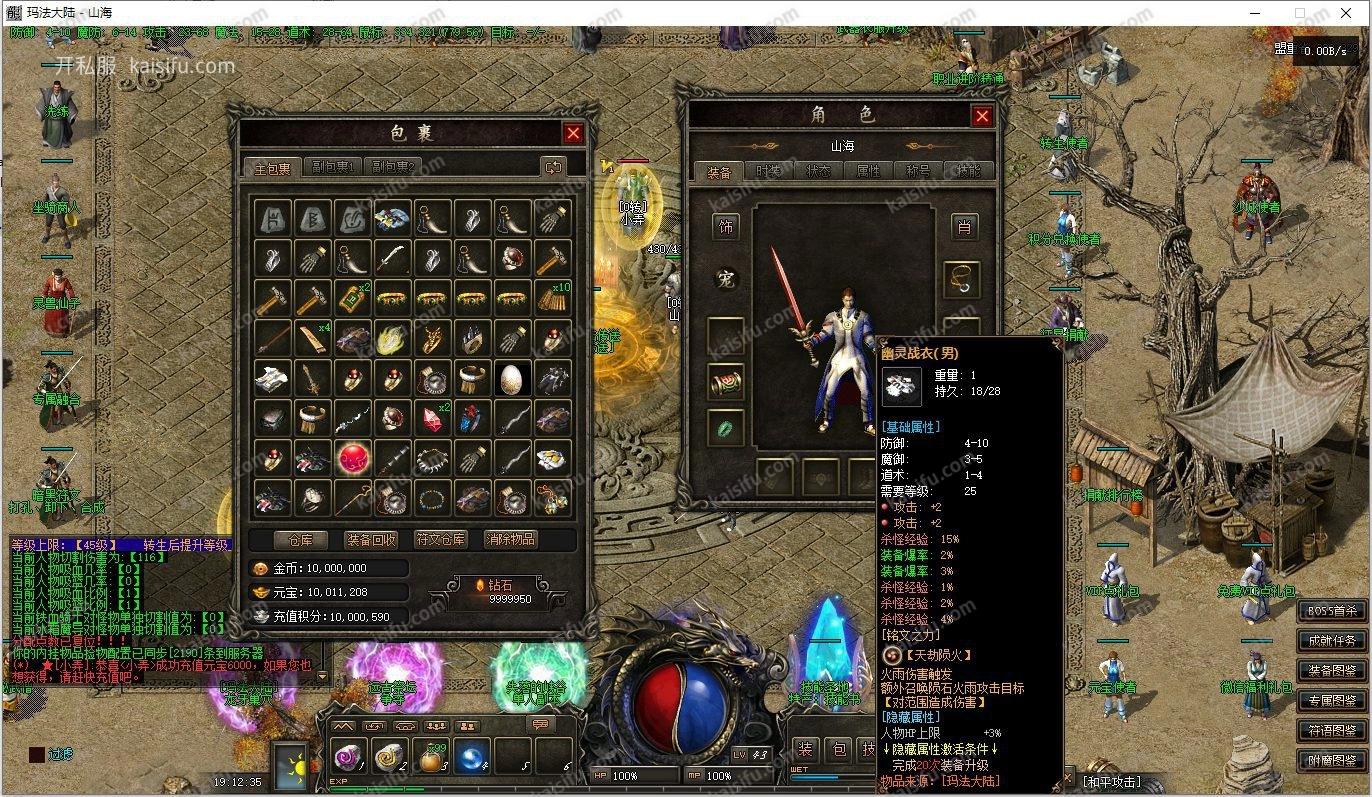Image resolution: width=1372 pixels, height=797 pixels.
Task: Choose the 消除物品 remove items button
Action: coord(510,539)
